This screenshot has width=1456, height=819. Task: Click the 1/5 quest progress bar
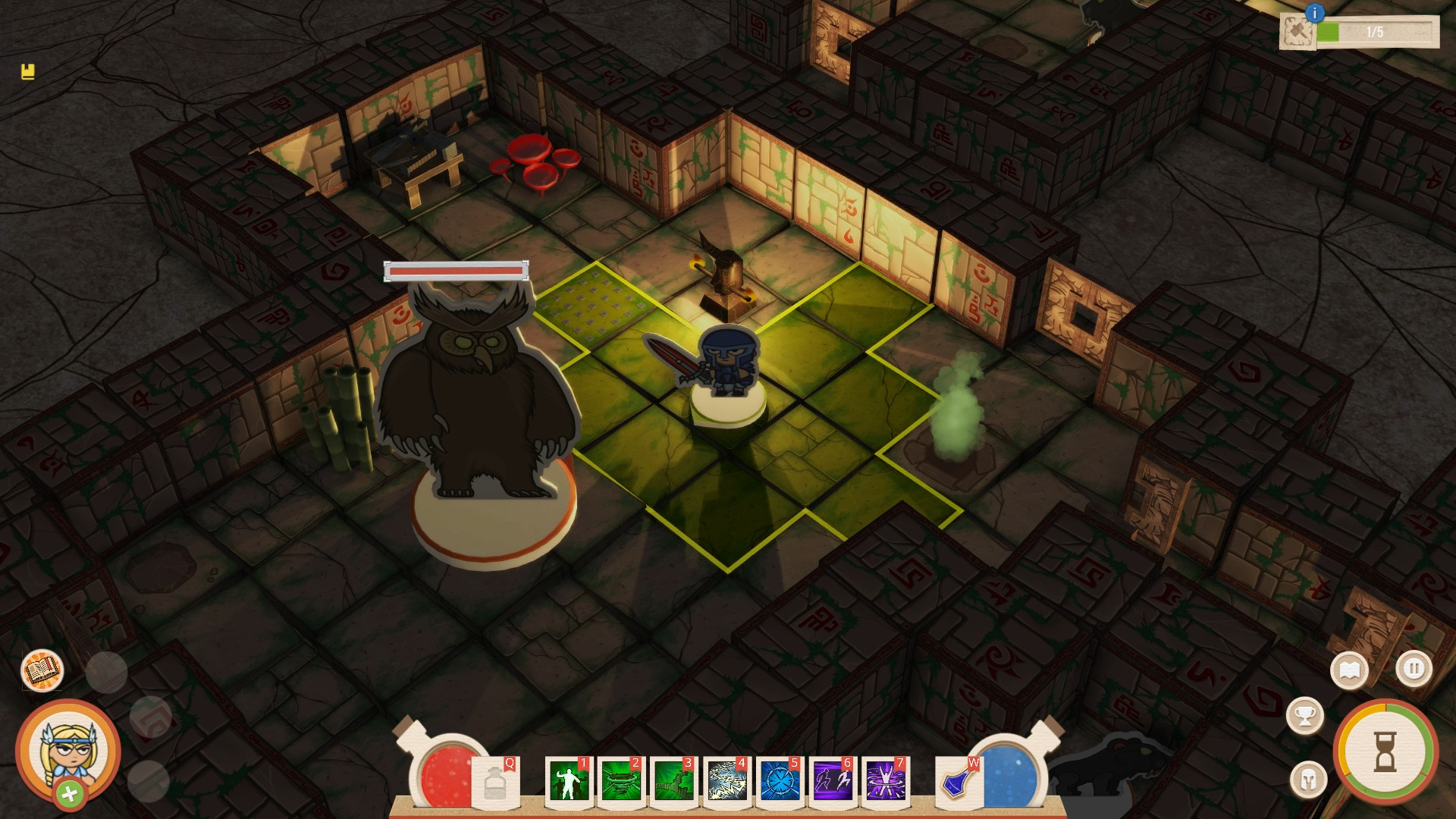(x=1376, y=32)
